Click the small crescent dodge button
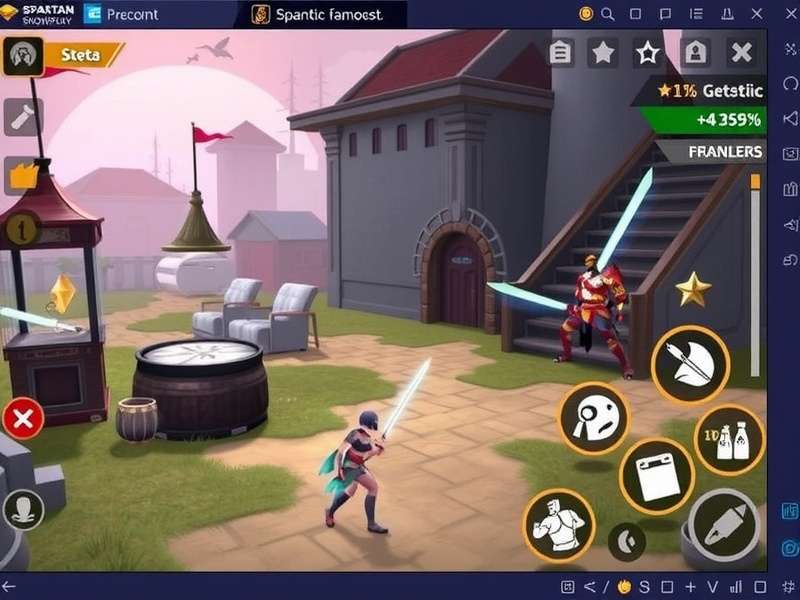This screenshot has width=800, height=600. click(x=626, y=541)
